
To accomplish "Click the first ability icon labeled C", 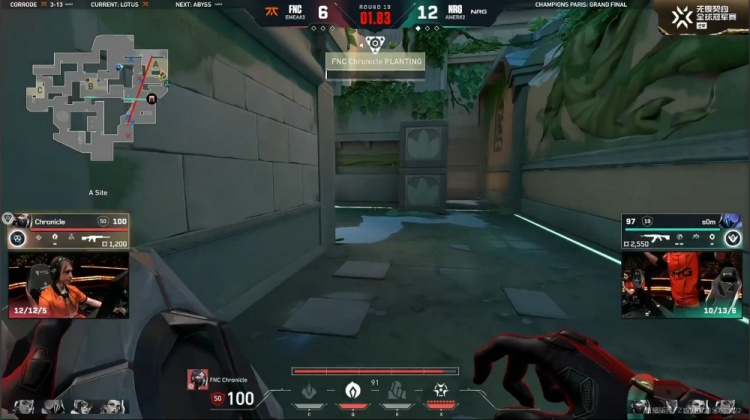I will [310, 392].
